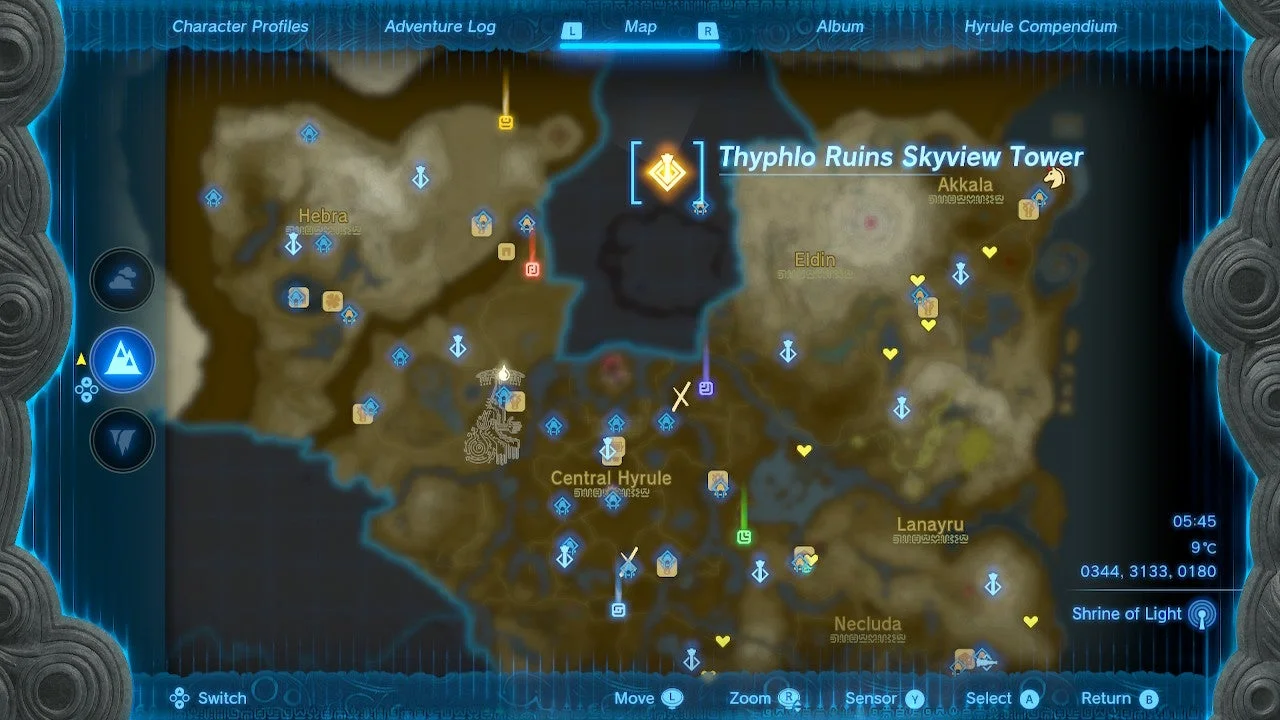The width and height of the screenshot is (1280, 720).
Task: Click the green shrine marker south of Central Hyrule
Action: point(744,538)
